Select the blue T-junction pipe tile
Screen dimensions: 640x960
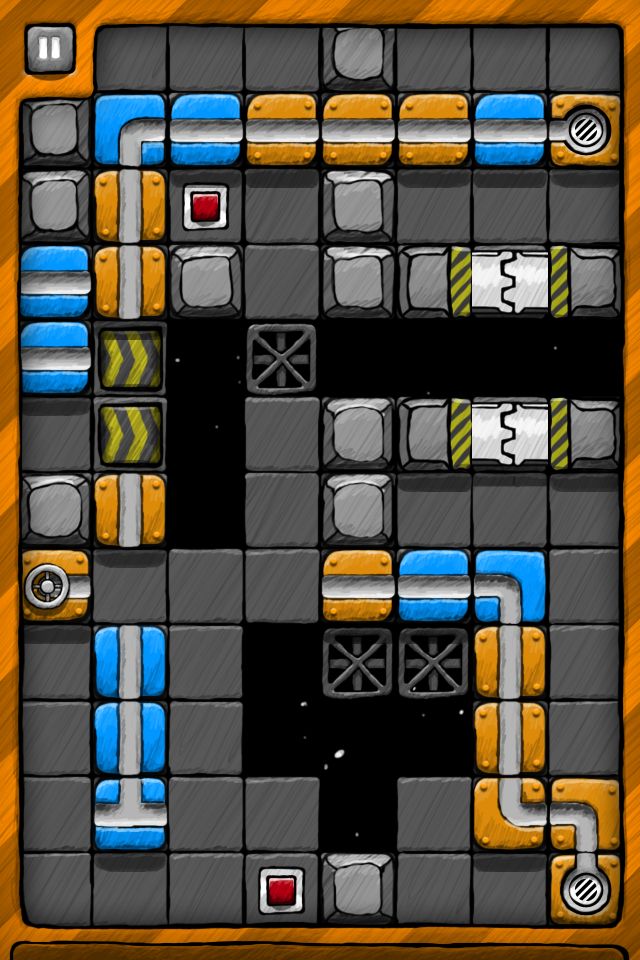click(x=130, y=812)
